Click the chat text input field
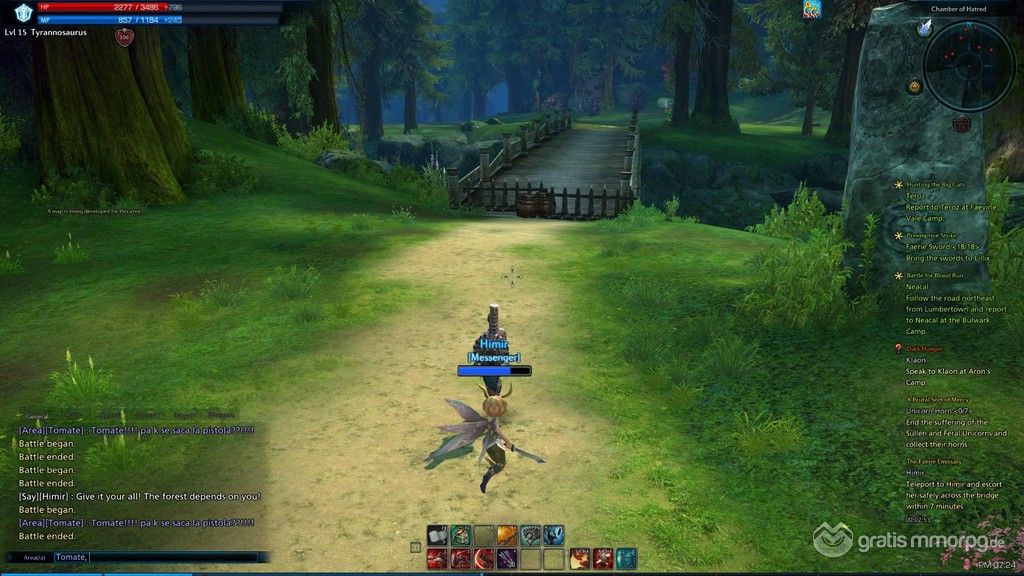This screenshot has height=576, width=1024. pyautogui.click(x=160, y=557)
